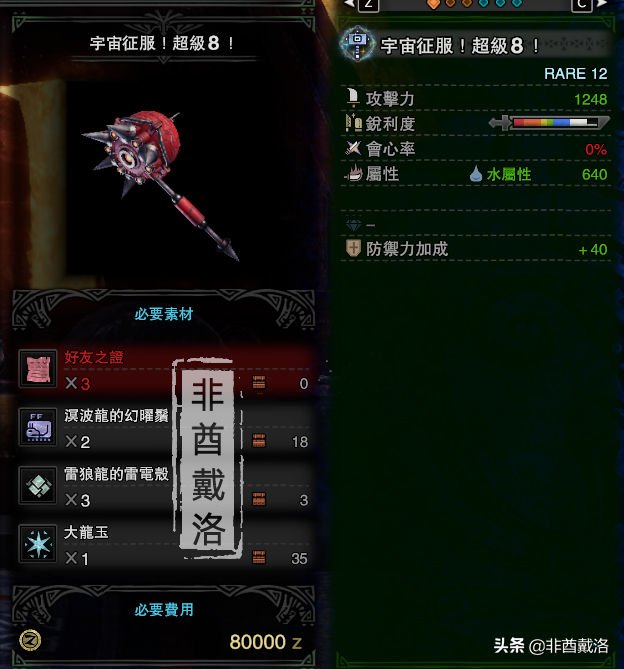Click the hammer weapon icon beside 宇宙征服!超級8!
Viewport: 624px width, 669px height.
357,45
